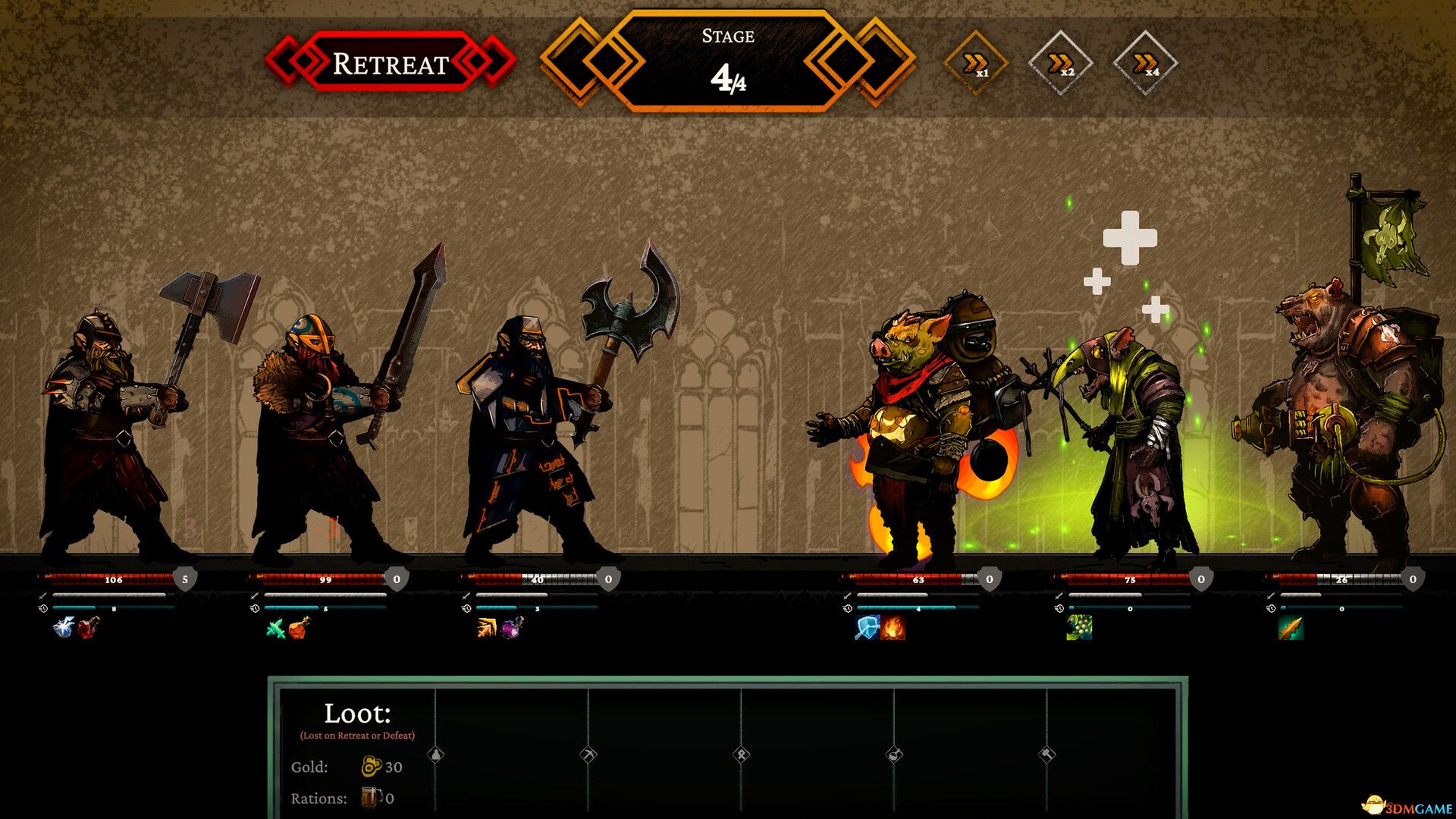Select the hammer loot category marker
Viewport: 1456px width, 819px height.
1047,755
